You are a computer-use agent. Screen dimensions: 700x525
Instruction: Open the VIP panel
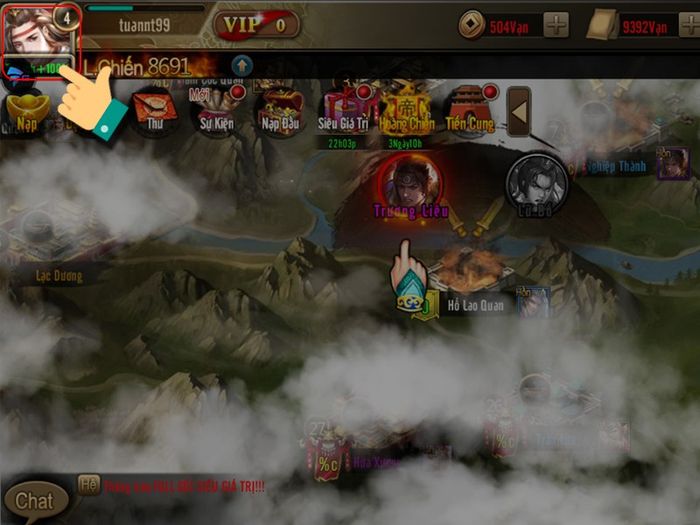[257, 24]
